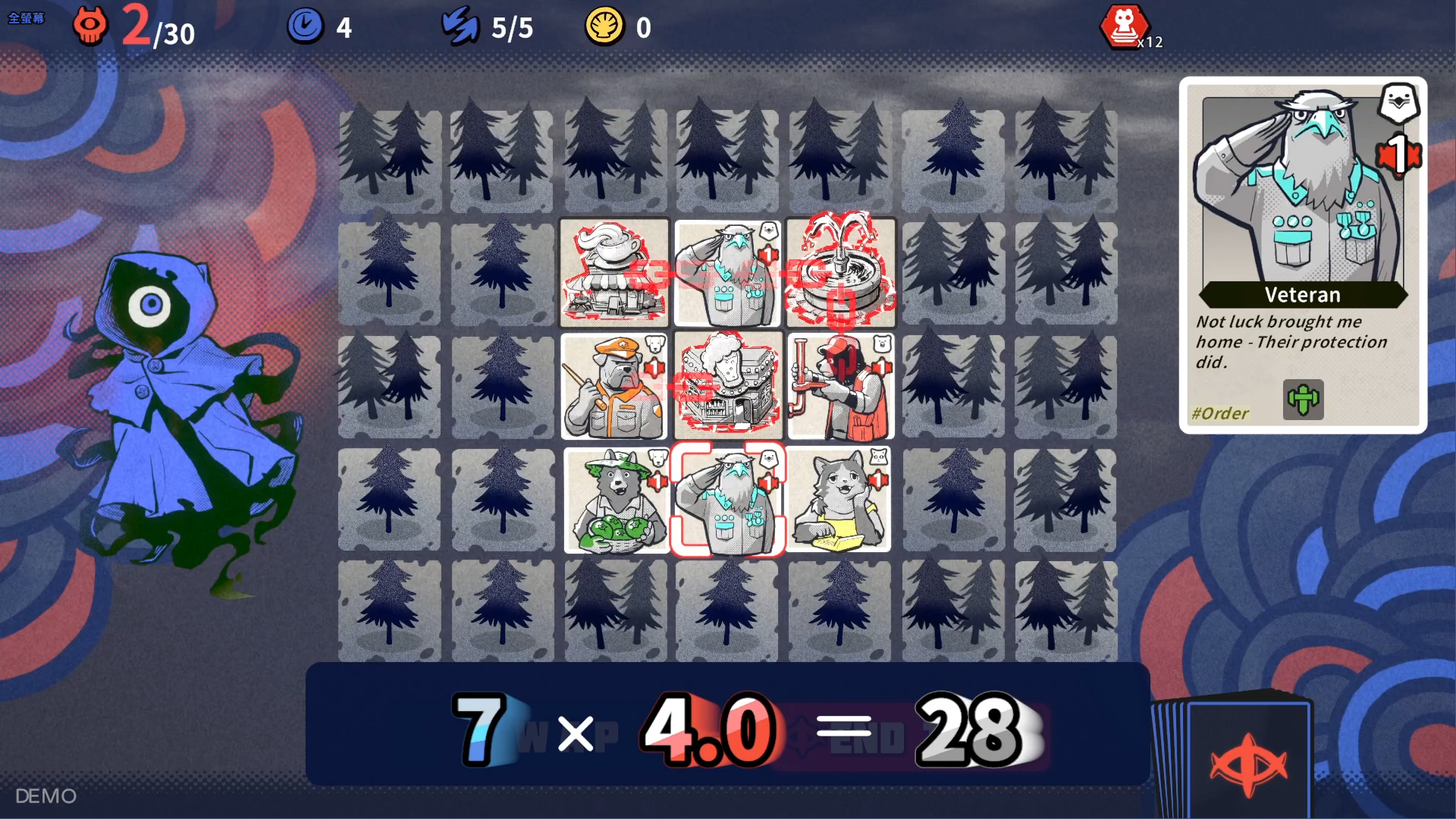Open the card deck with red eye emblem
Viewport: 1456px width, 819px height.
1247,762
